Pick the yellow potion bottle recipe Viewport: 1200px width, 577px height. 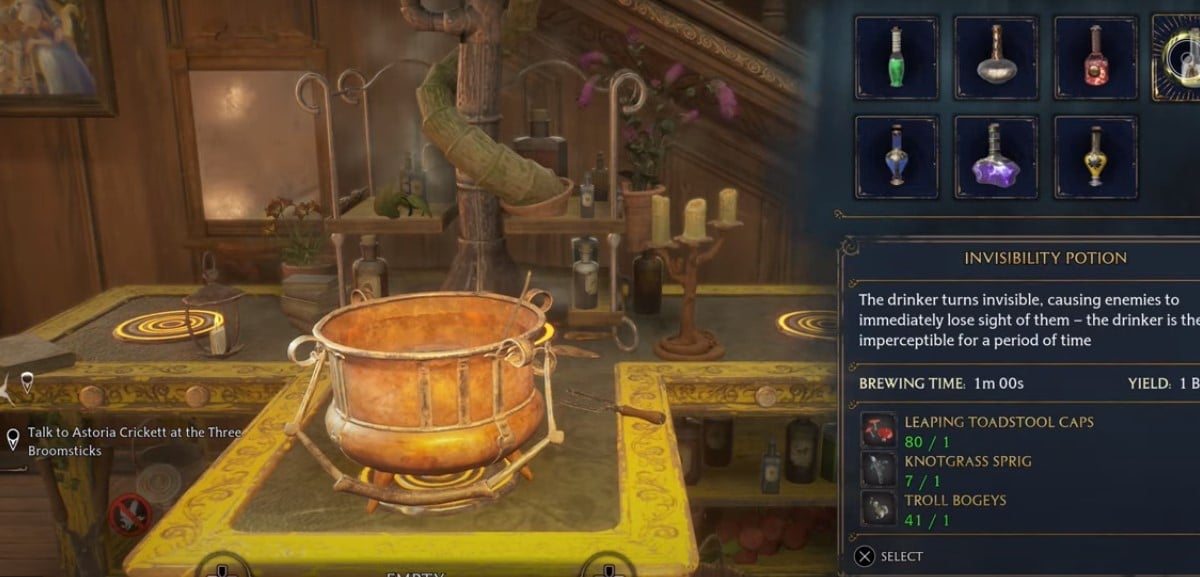[1095, 157]
